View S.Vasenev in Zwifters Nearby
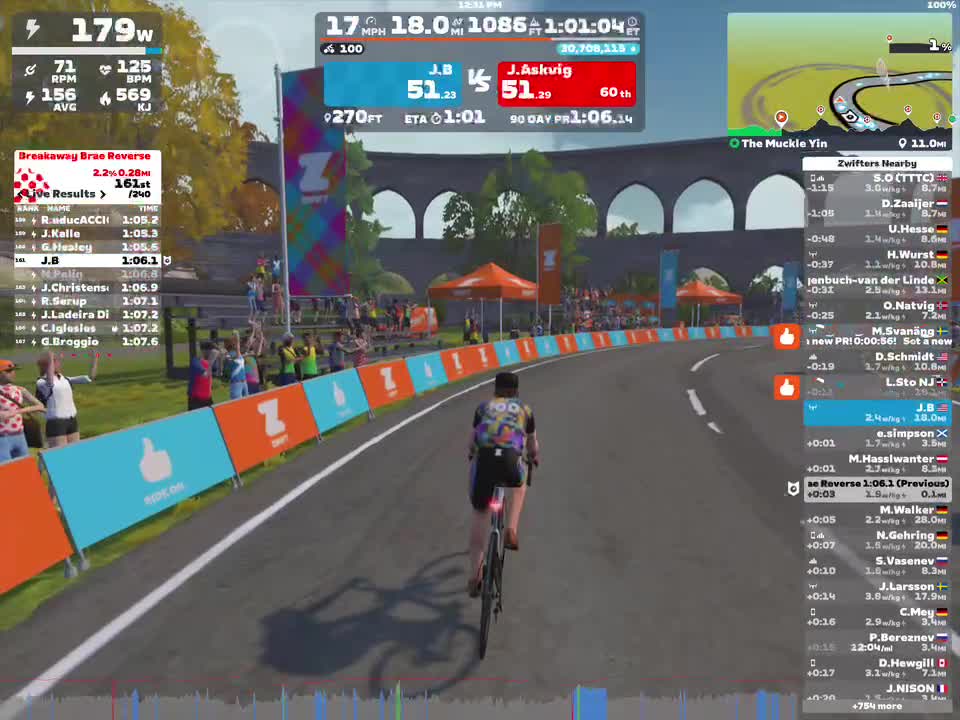The image size is (960, 720). pyautogui.click(x=877, y=566)
